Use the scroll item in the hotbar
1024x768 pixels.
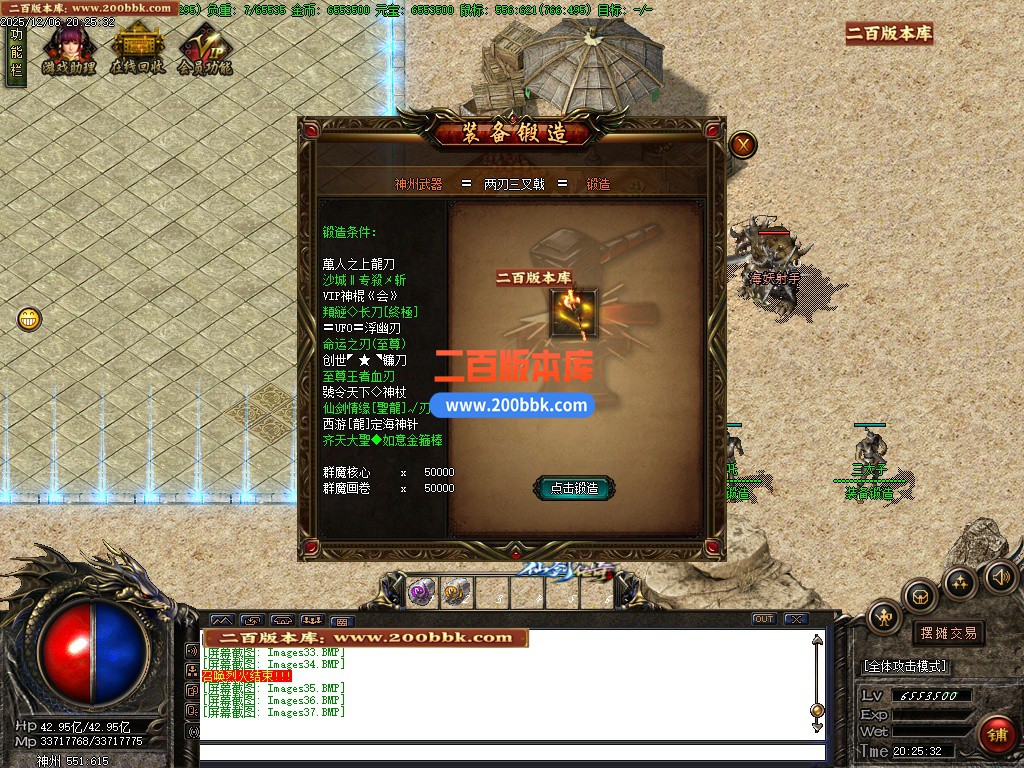[x=457, y=592]
